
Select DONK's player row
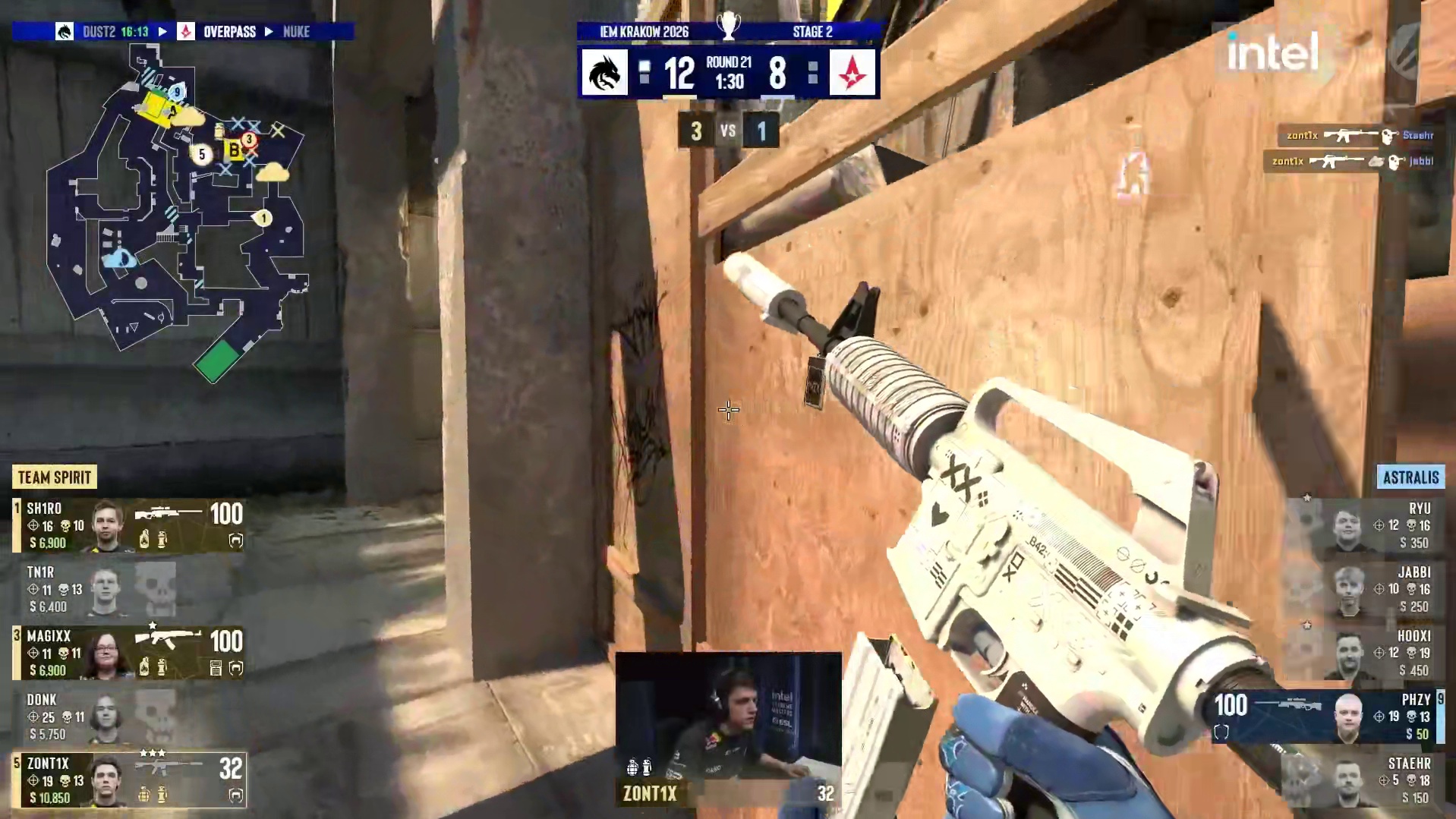point(129,716)
